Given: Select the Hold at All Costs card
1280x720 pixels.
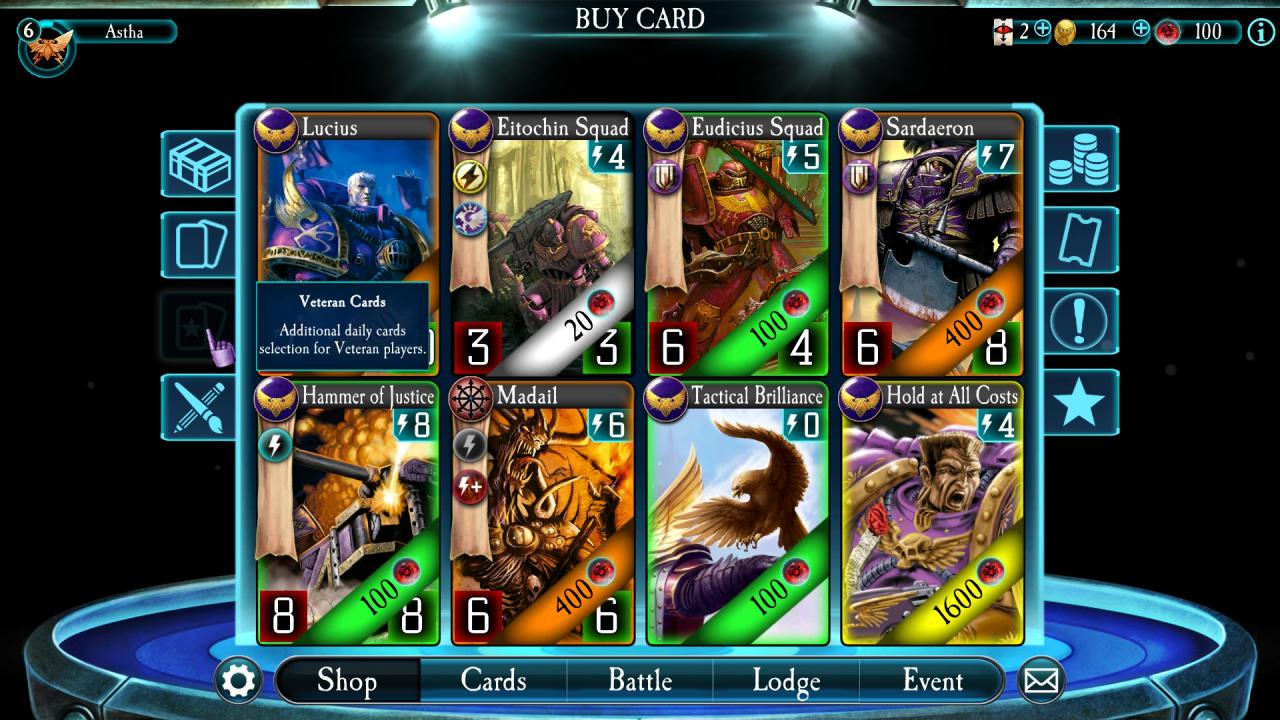Looking at the screenshot, I should (x=931, y=511).
